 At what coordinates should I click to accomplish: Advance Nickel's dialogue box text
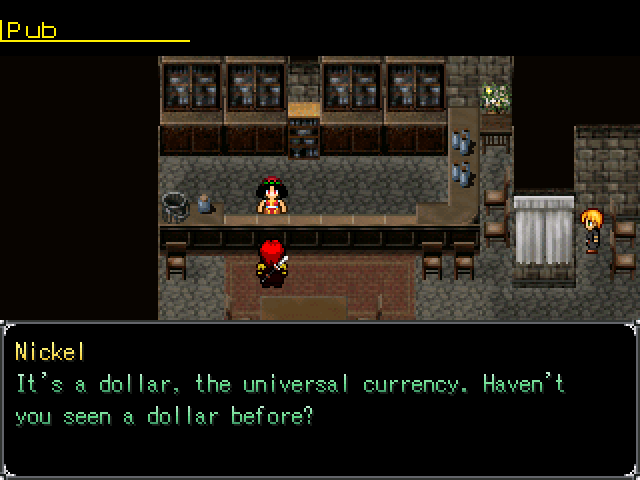pyautogui.click(x=319, y=398)
